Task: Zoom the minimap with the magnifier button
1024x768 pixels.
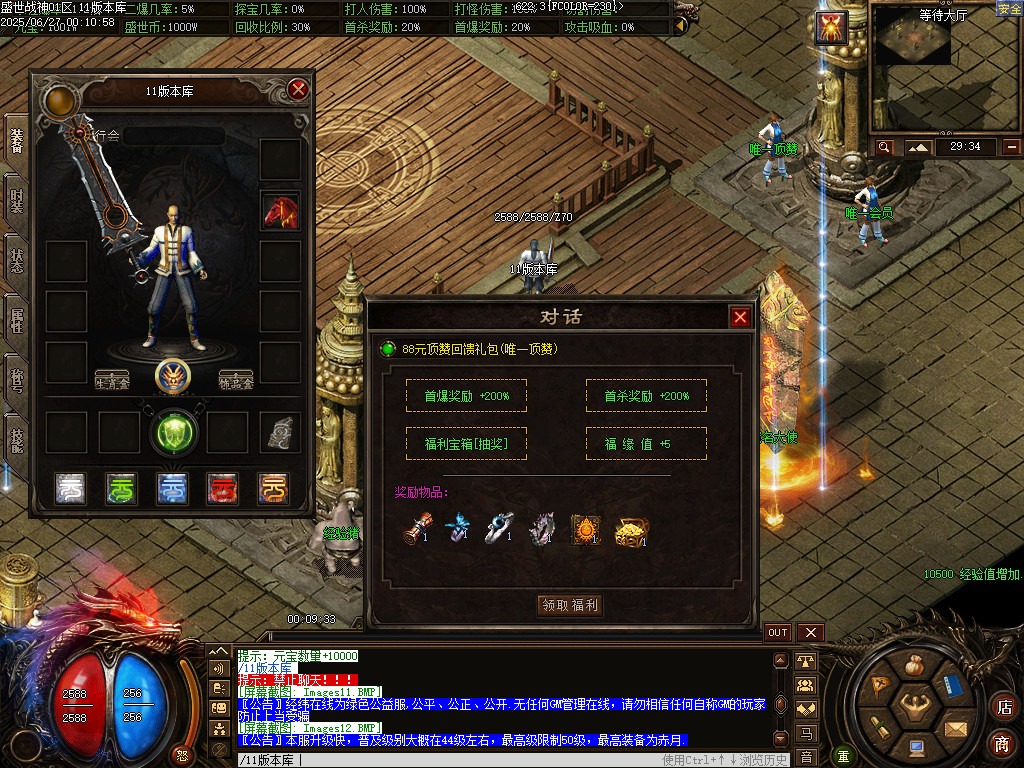Action: click(885, 147)
